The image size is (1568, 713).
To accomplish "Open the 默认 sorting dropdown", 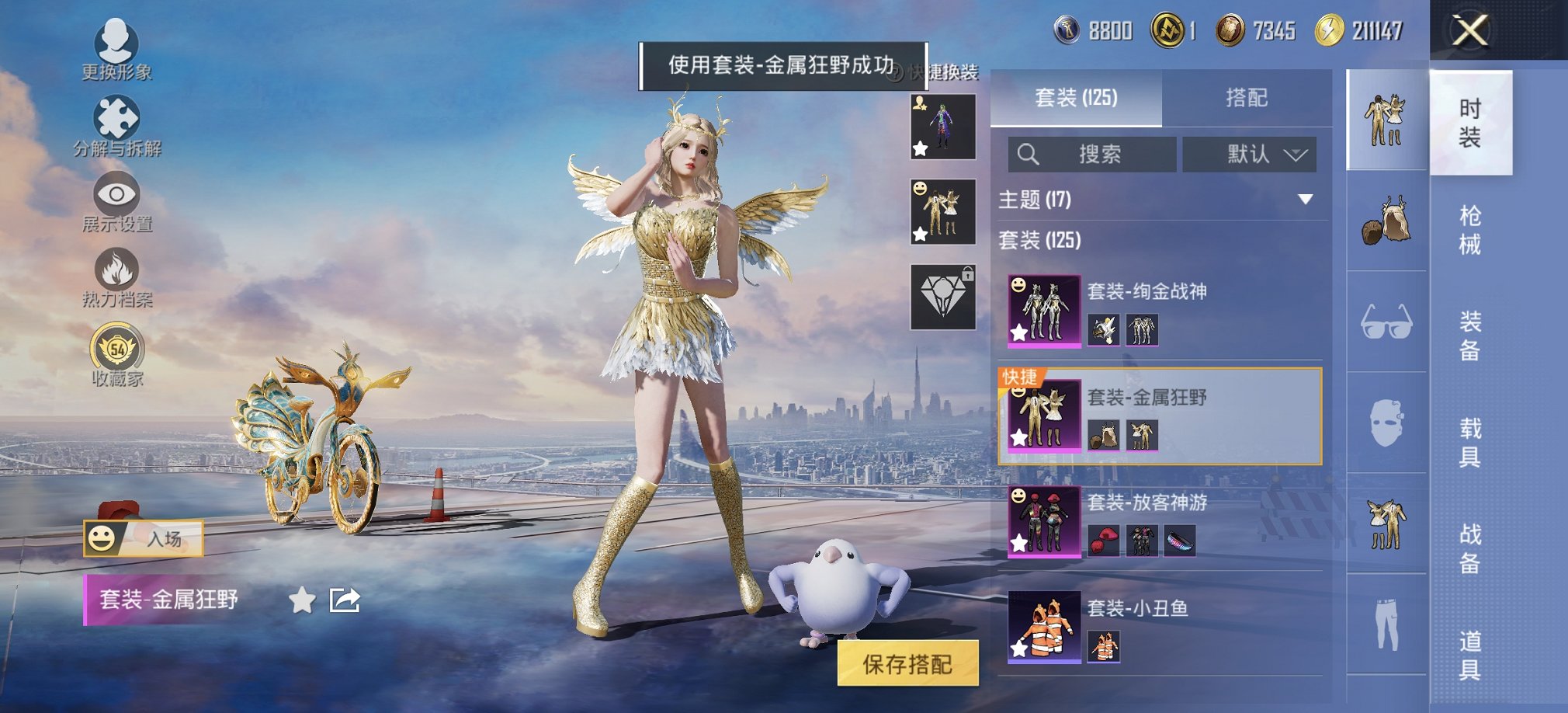I will click(x=1250, y=154).
